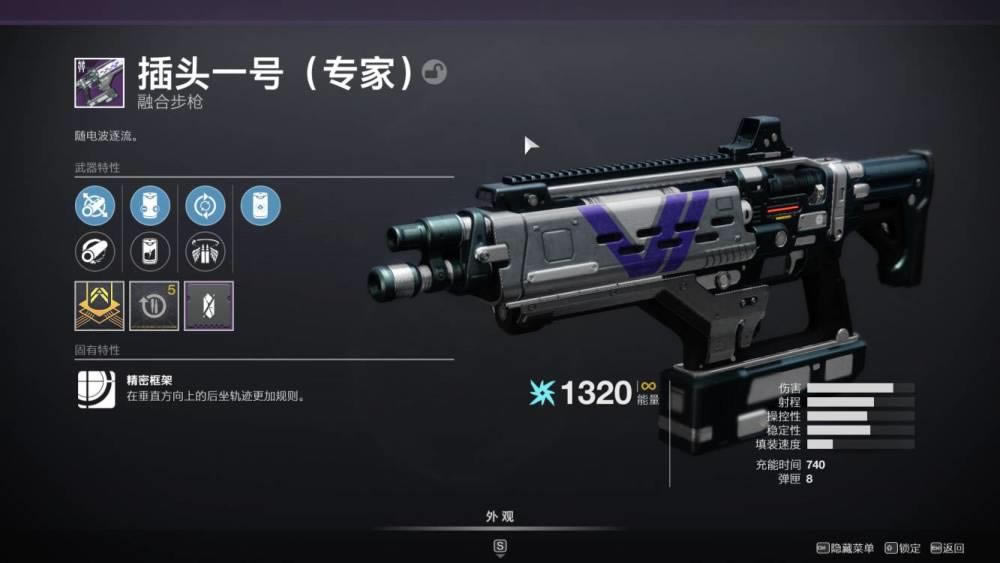
Task: Toggle the padlock icon beside the weapon name
Action: (434, 72)
